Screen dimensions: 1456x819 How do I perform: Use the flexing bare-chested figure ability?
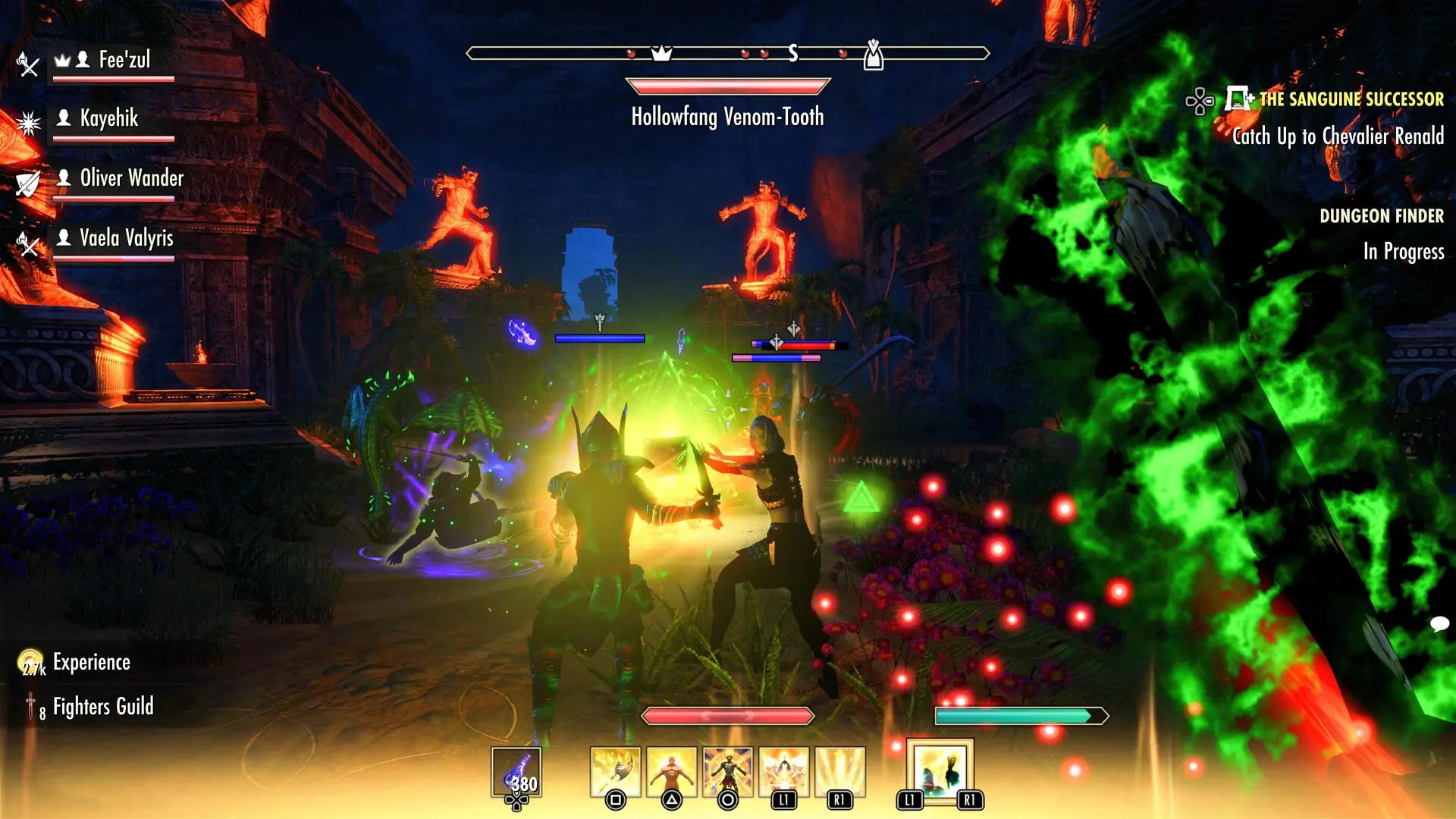671,772
